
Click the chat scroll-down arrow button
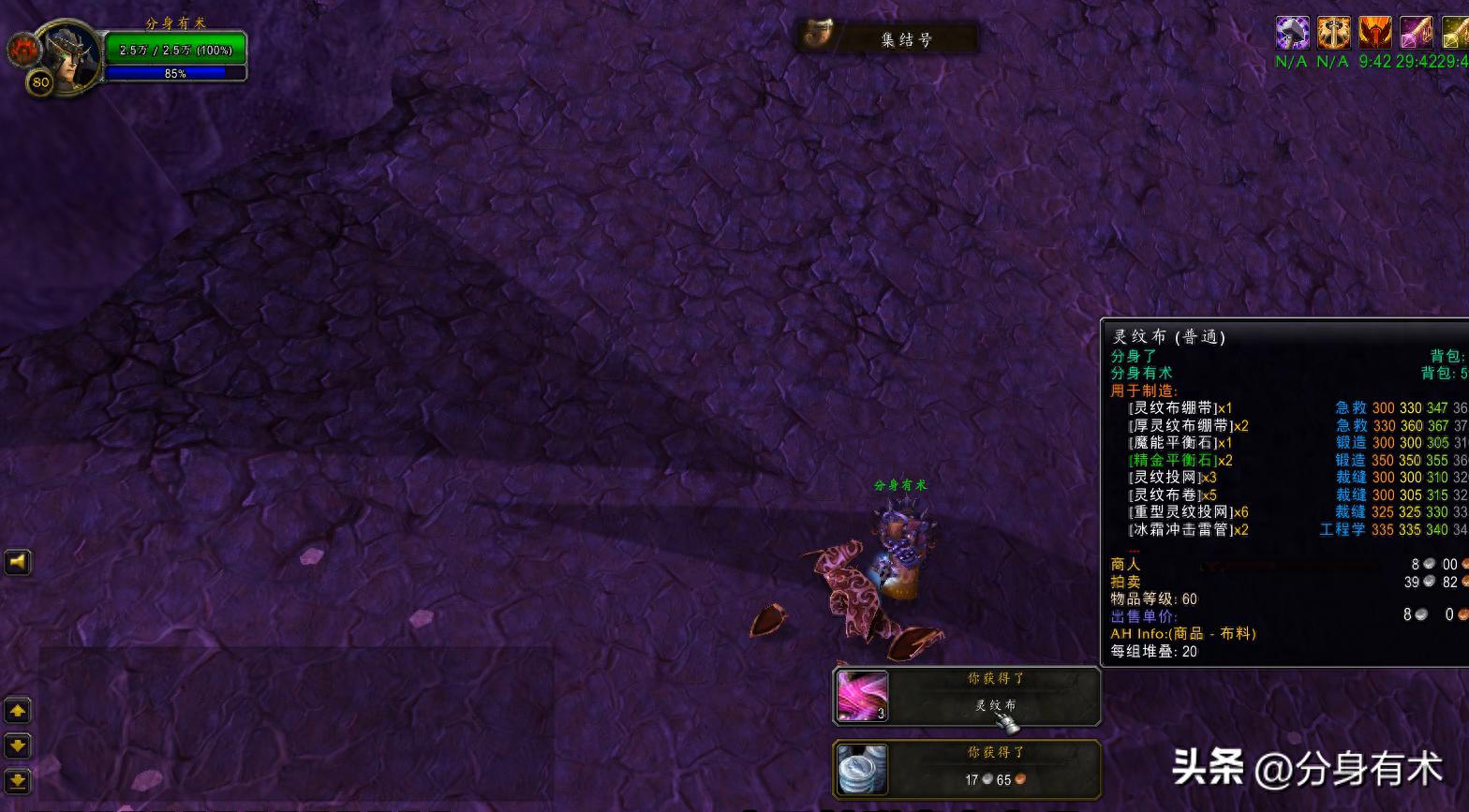click(x=18, y=746)
